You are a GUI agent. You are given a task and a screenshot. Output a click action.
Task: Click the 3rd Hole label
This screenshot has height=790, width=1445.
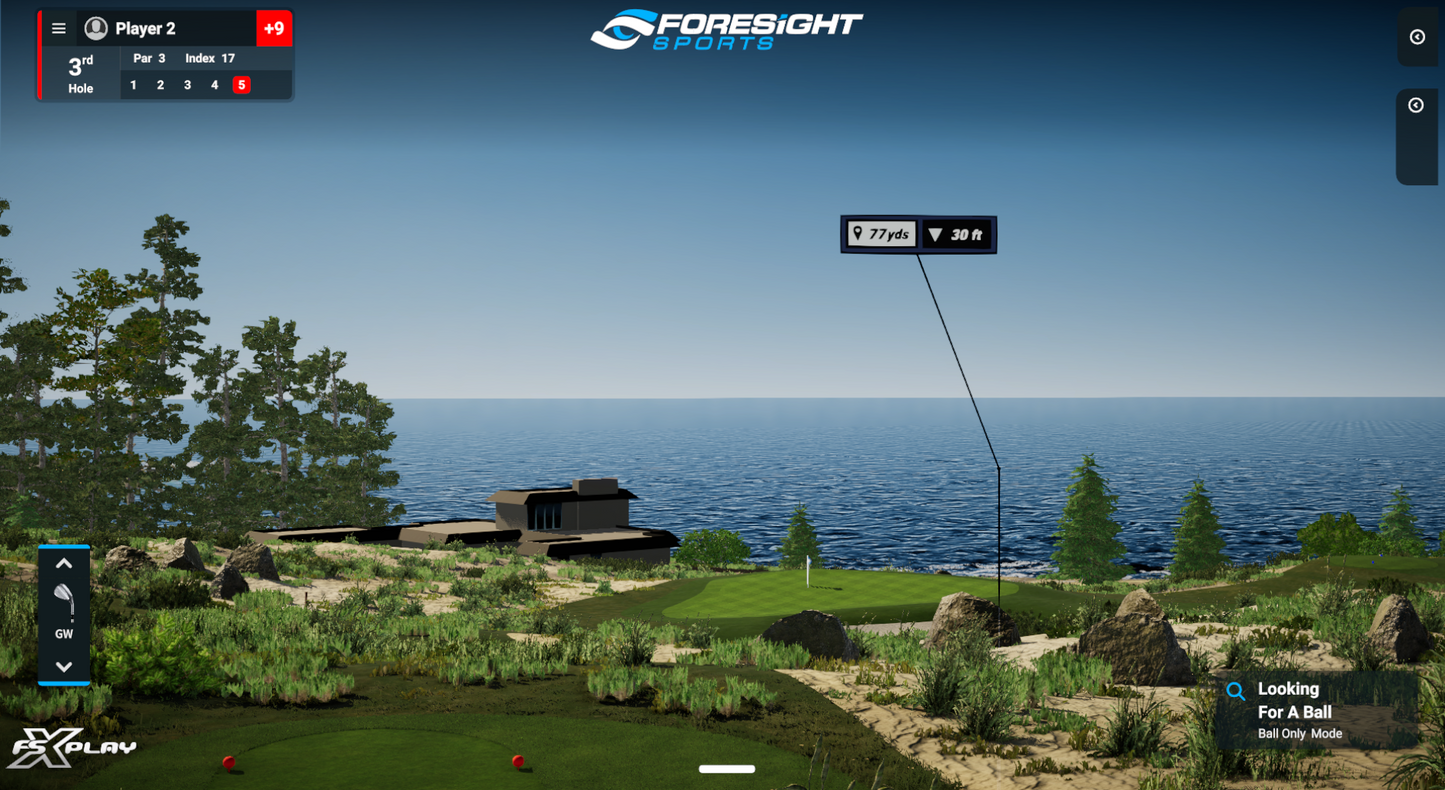click(x=78, y=75)
